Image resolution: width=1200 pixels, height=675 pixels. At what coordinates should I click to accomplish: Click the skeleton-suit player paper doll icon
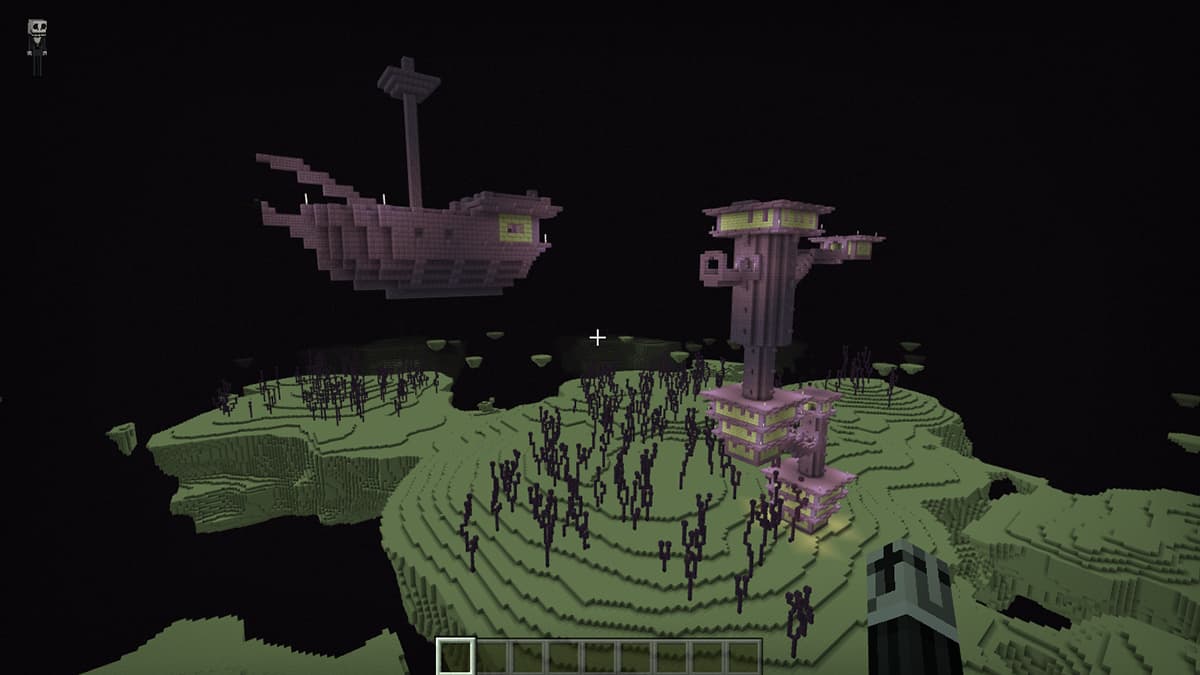(x=38, y=46)
